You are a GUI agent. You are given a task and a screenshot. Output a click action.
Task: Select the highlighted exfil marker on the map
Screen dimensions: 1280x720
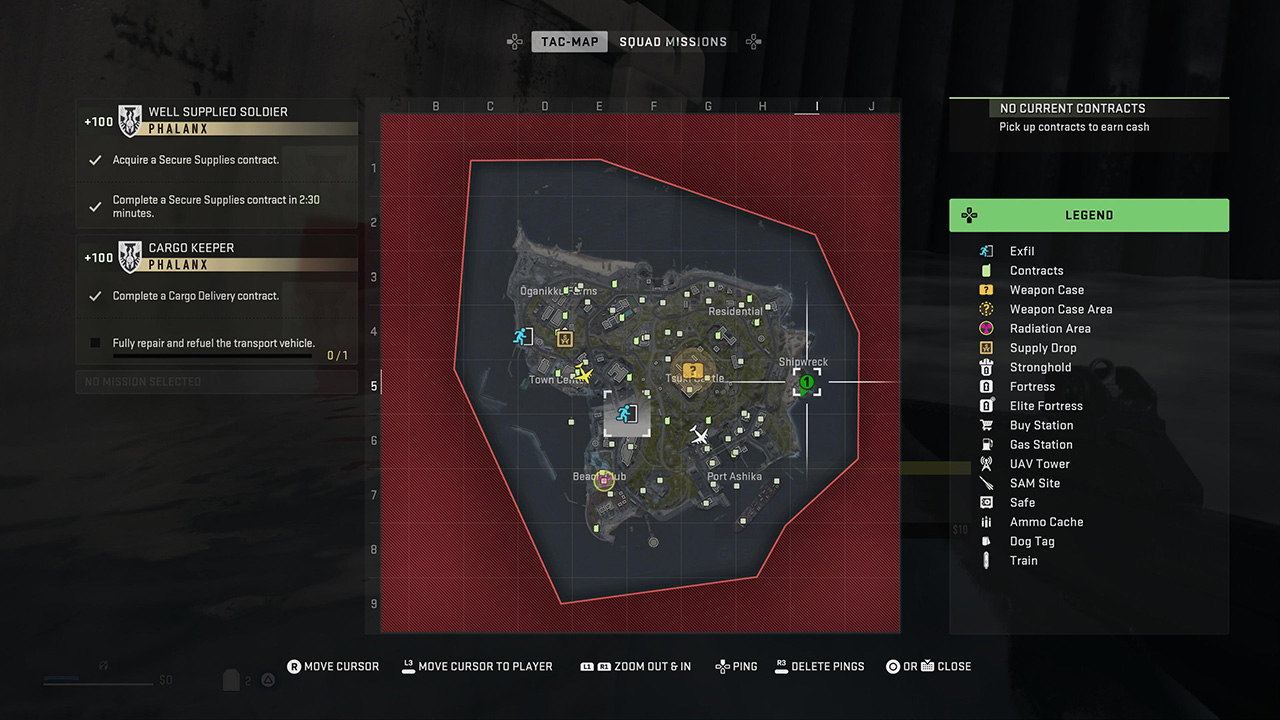pos(627,413)
